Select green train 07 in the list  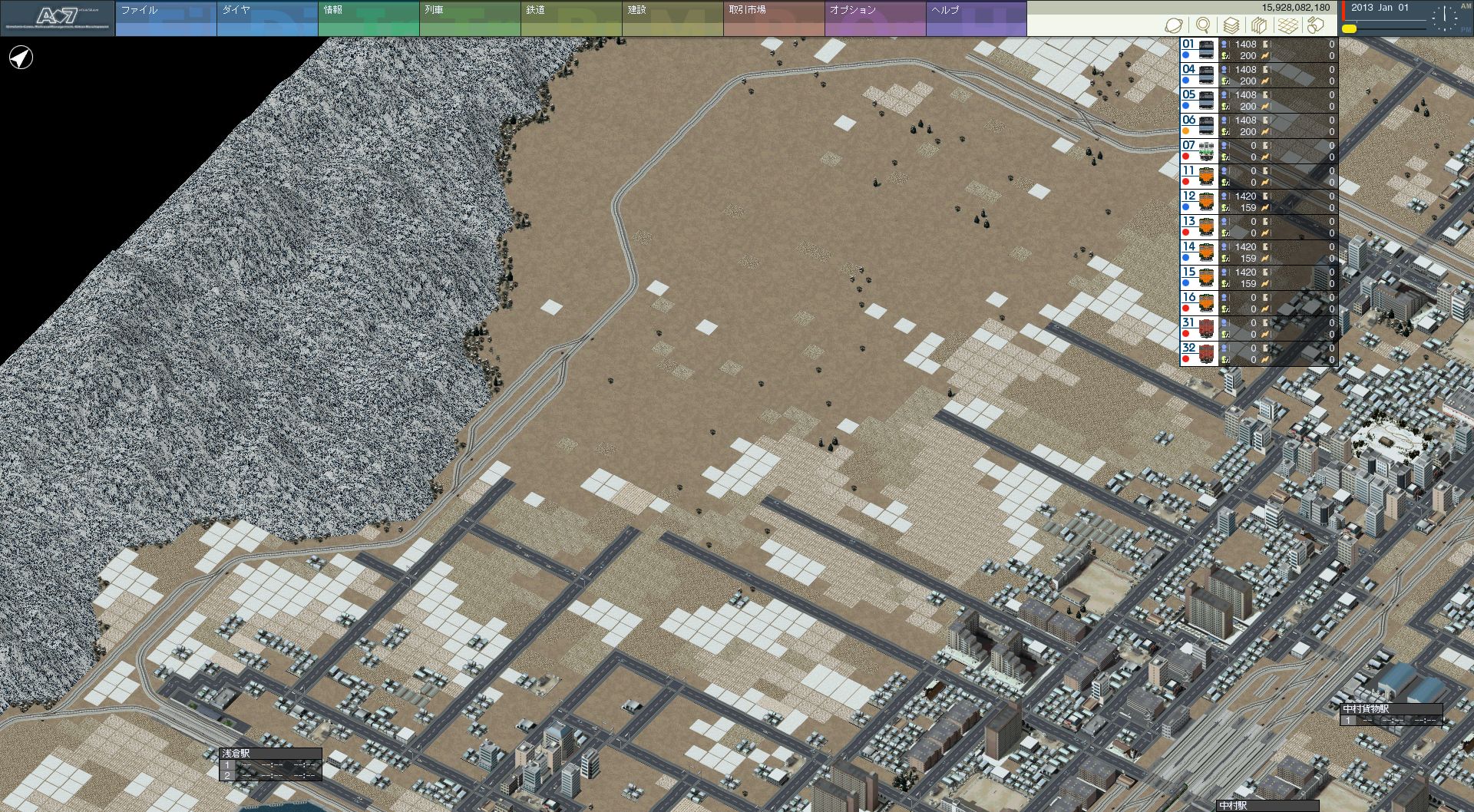pyautogui.click(x=1199, y=151)
